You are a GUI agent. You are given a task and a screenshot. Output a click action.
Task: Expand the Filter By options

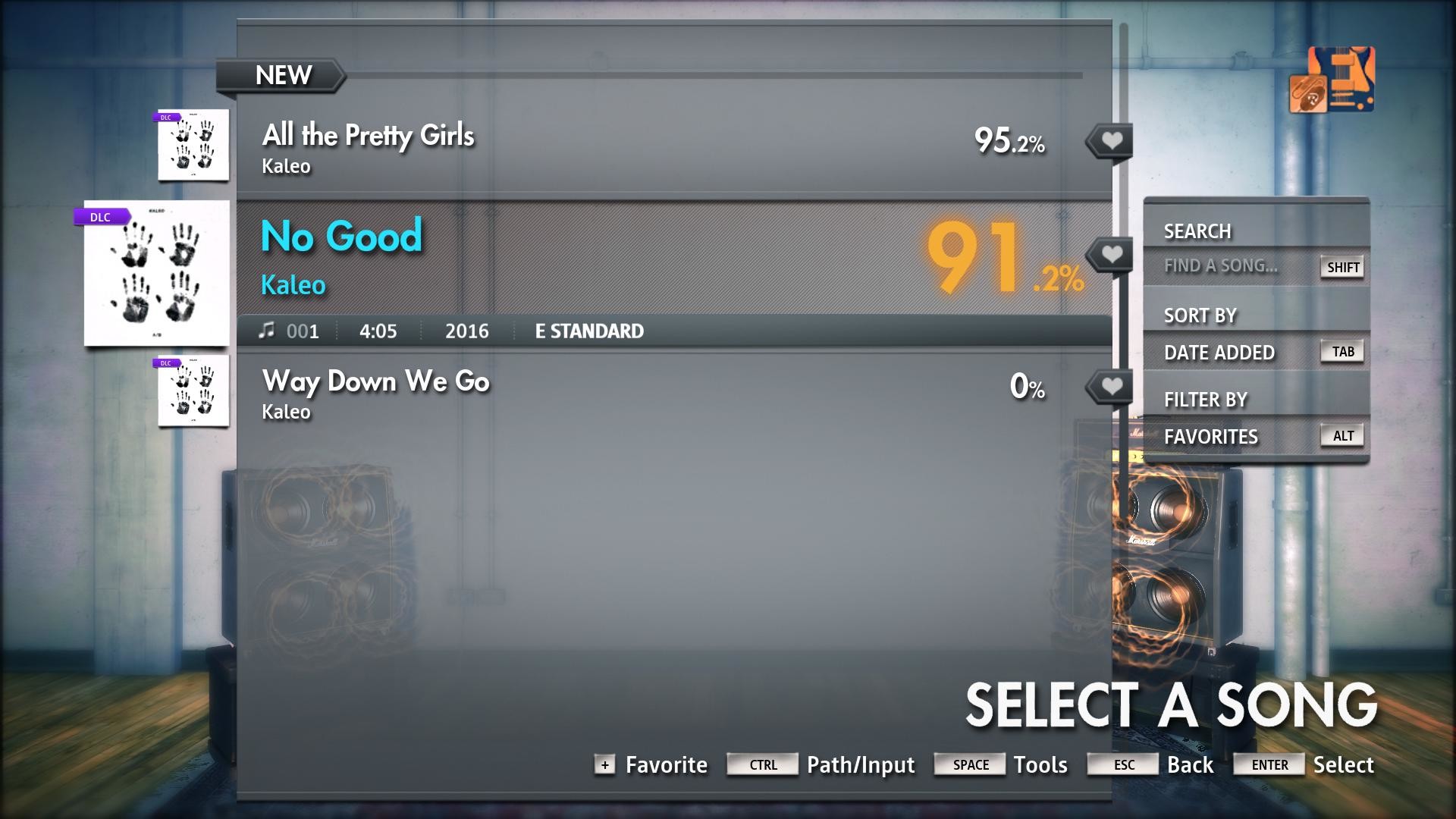(x=1206, y=399)
